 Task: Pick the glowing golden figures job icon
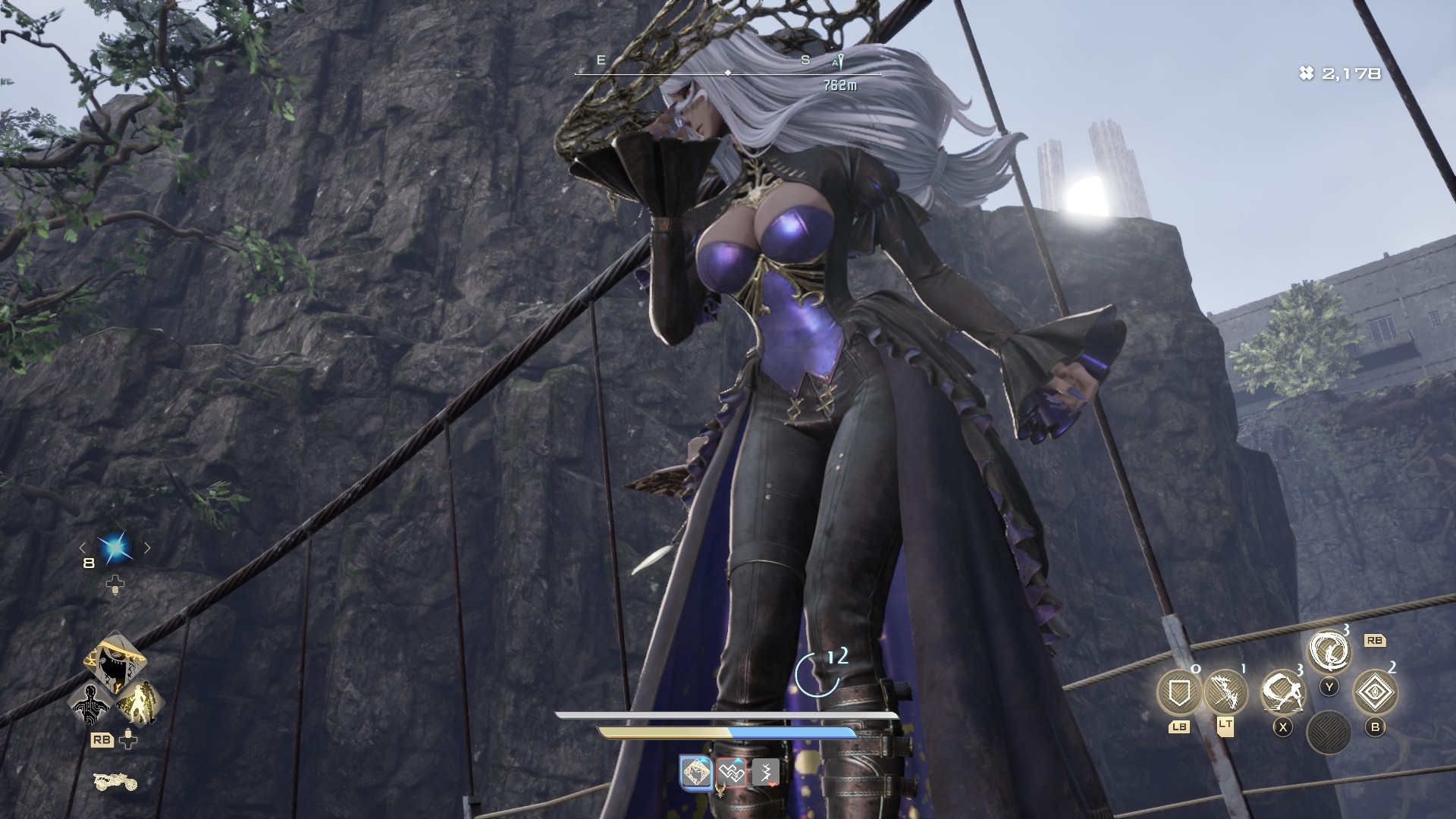140,702
